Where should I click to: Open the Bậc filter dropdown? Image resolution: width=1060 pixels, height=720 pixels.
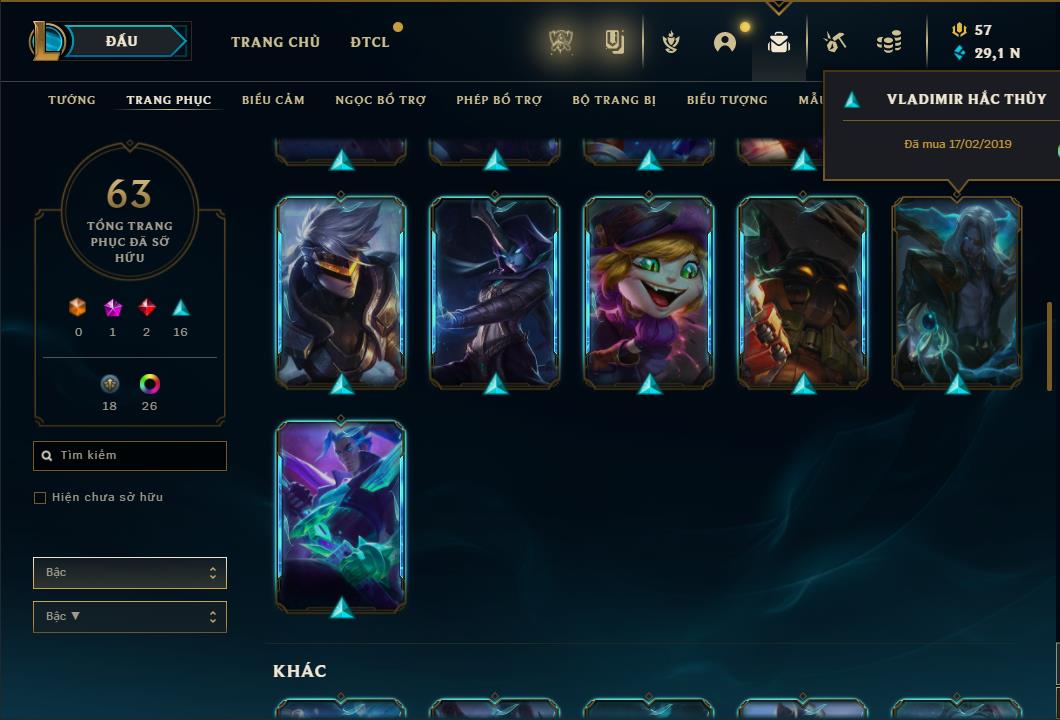pos(130,573)
